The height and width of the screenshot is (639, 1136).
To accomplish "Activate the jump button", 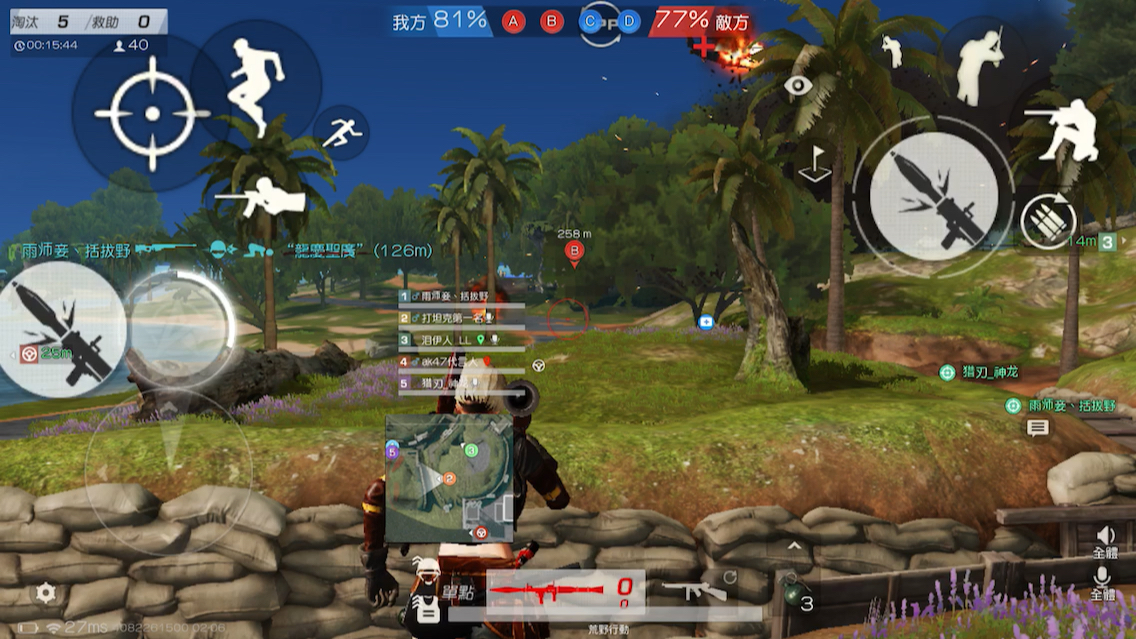I will click(x=256, y=85).
